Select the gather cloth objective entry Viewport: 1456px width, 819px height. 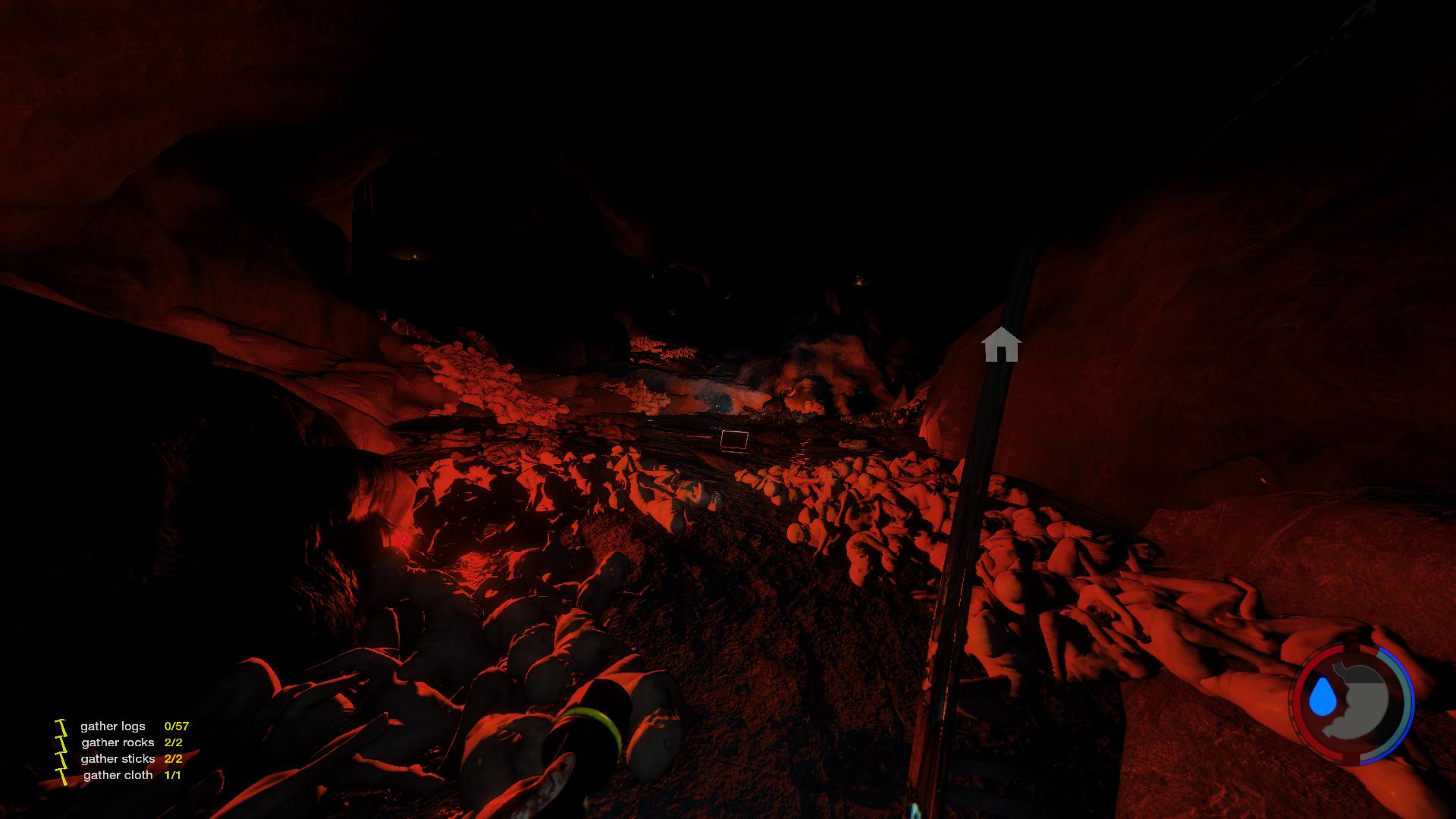[x=118, y=775]
